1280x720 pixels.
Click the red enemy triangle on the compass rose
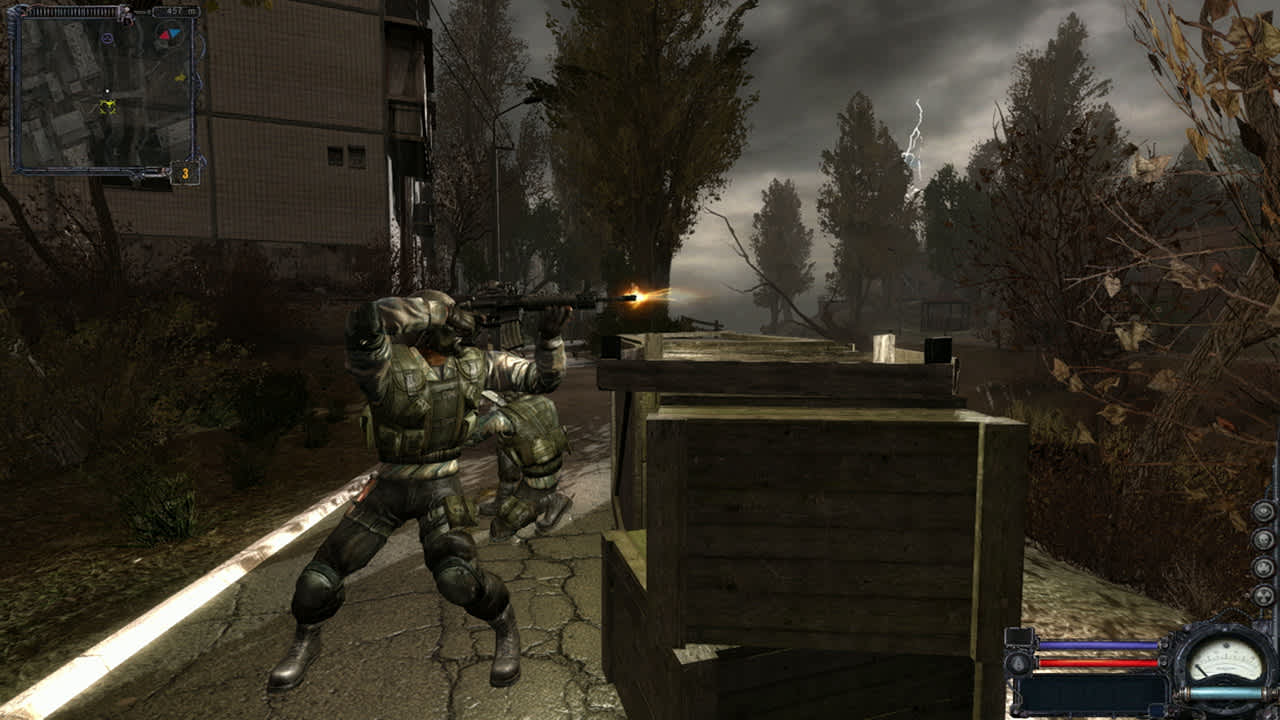point(165,35)
